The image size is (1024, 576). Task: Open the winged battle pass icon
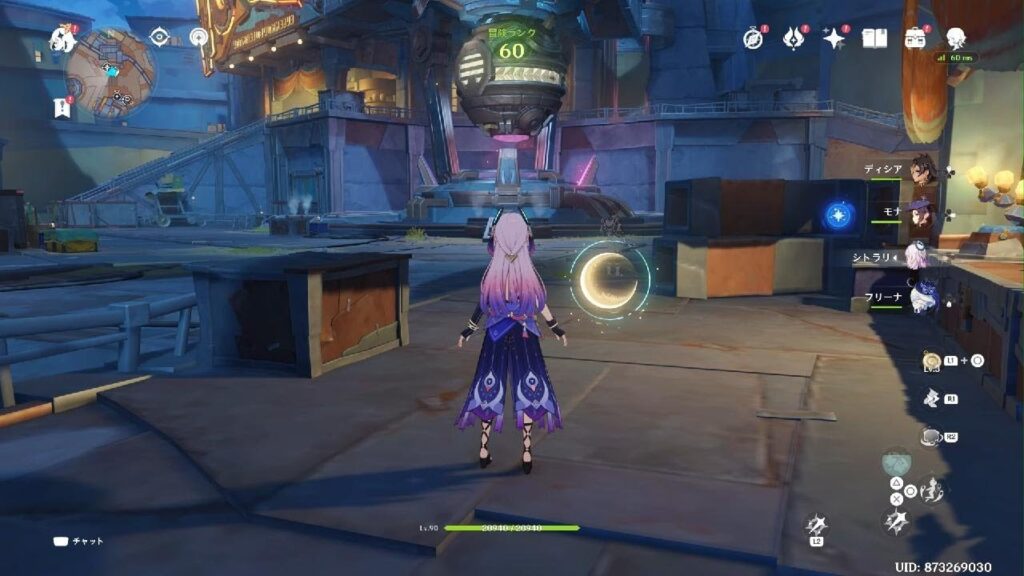click(793, 38)
